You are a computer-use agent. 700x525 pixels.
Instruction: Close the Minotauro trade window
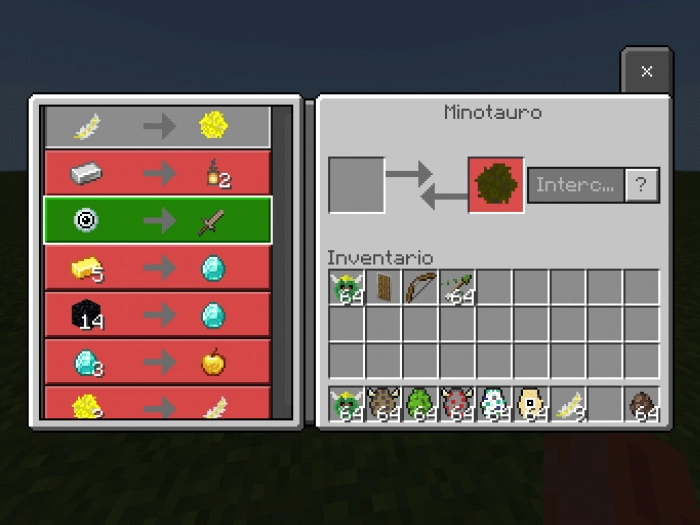point(646,71)
